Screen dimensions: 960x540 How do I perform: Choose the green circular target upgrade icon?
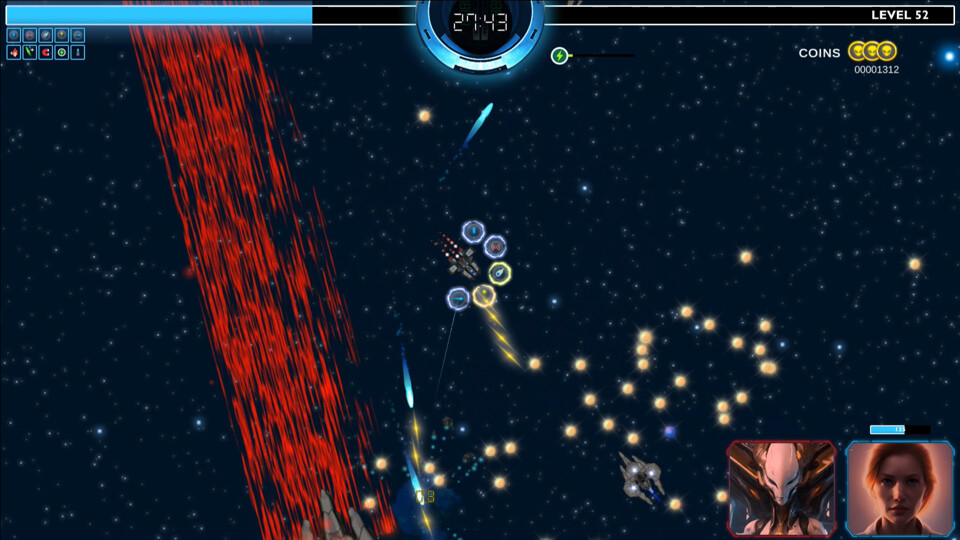coord(62,52)
